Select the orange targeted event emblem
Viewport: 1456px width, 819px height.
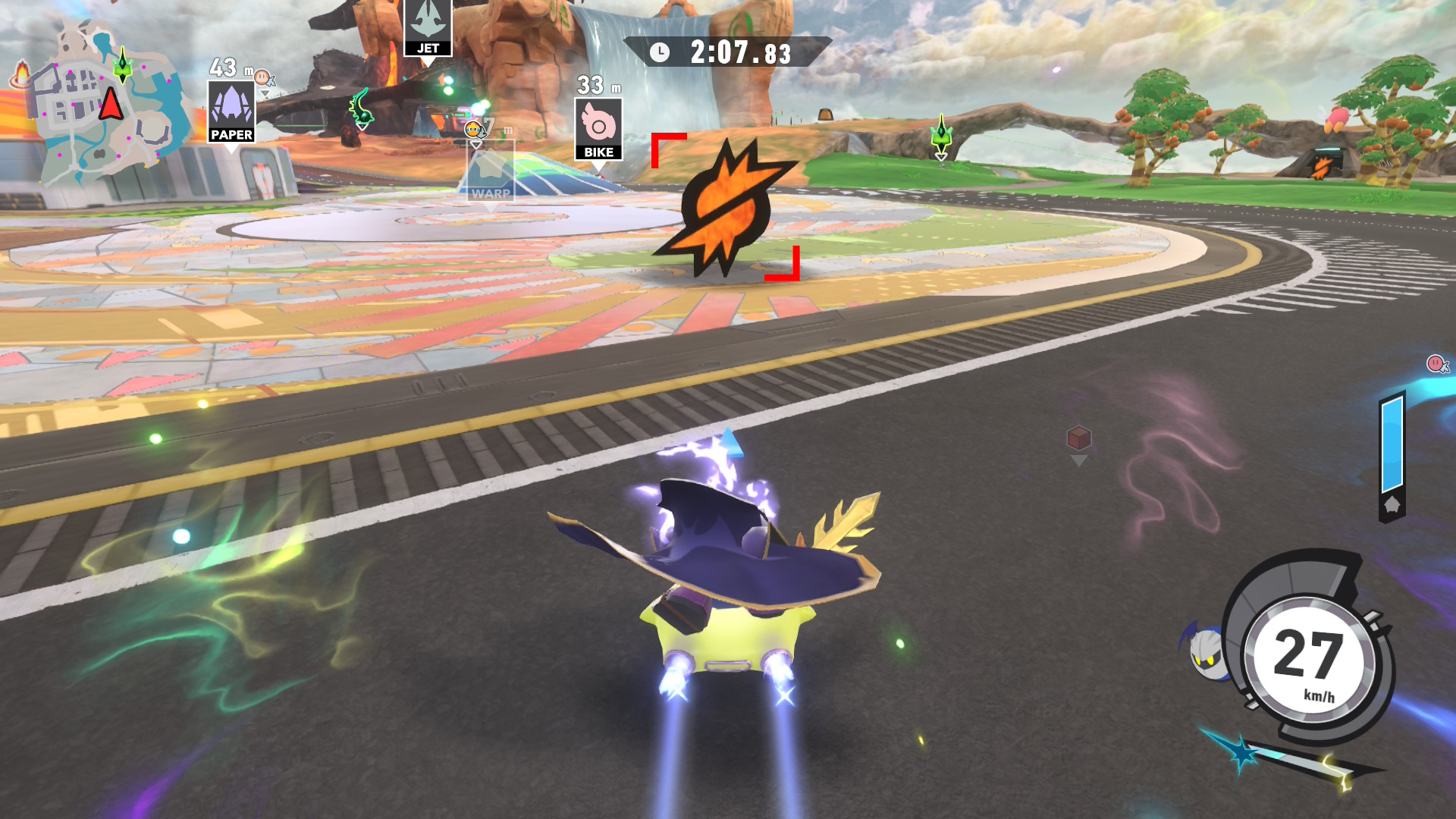pyautogui.click(x=725, y=206)
